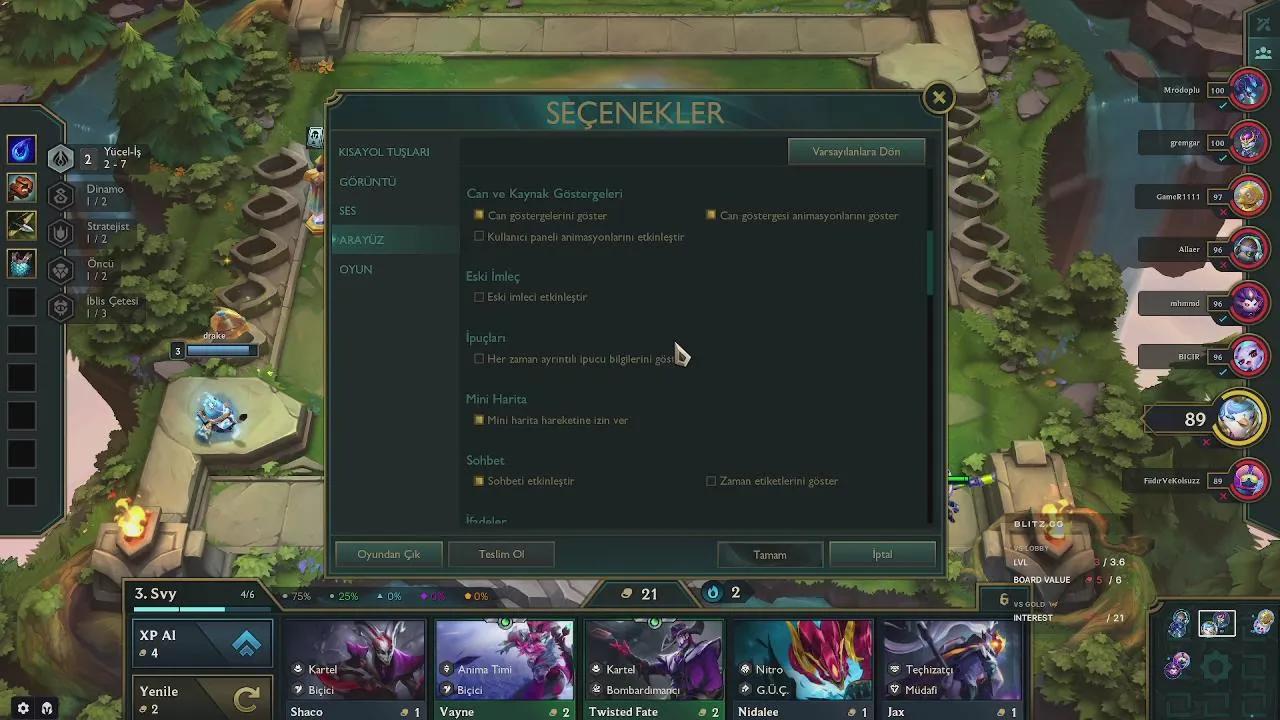Click the gold coin icon beside 21

(x=625, y=594)
